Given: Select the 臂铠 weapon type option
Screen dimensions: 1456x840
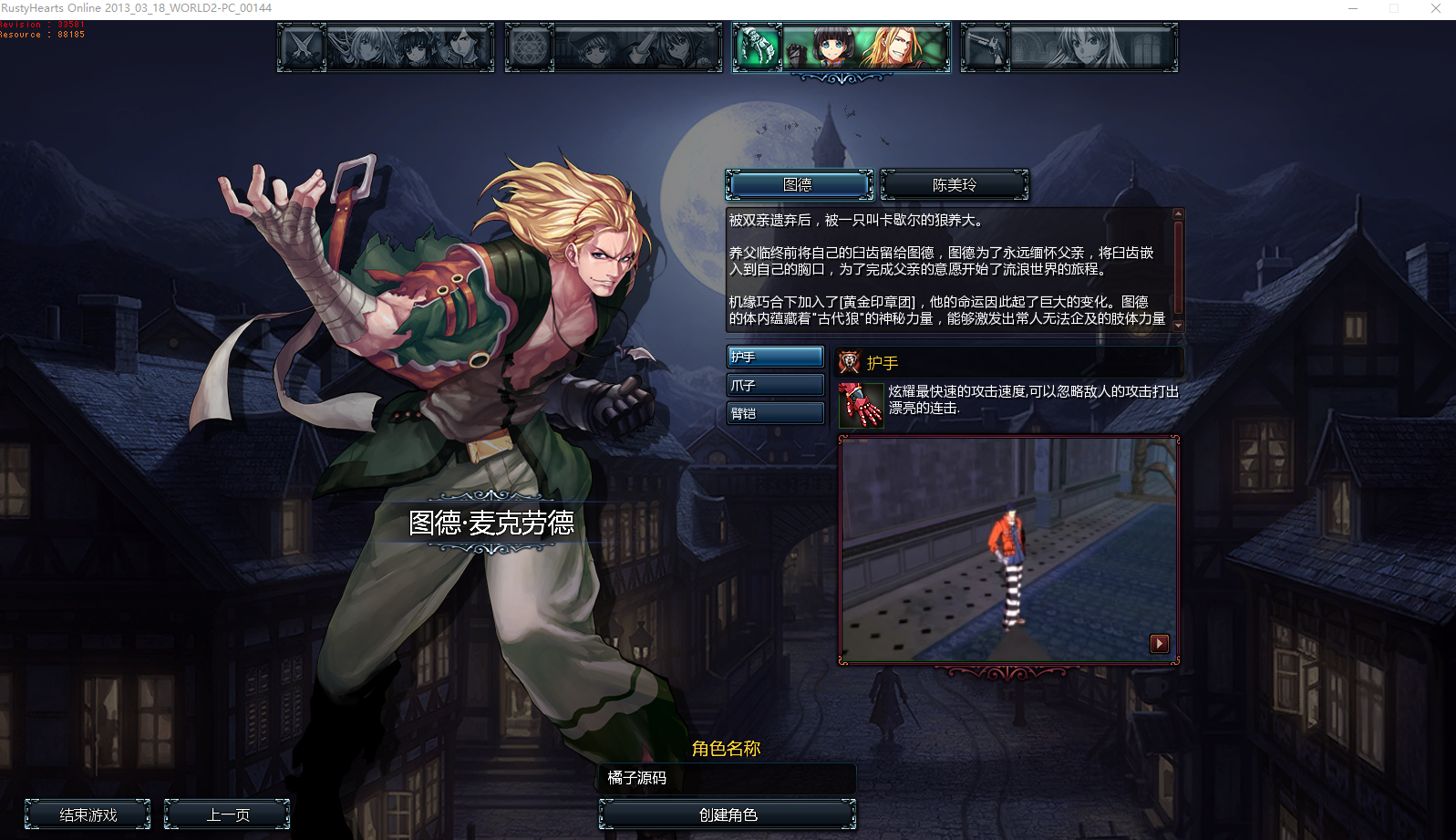Looking at the screenshot, I should (x=774, y=412).
